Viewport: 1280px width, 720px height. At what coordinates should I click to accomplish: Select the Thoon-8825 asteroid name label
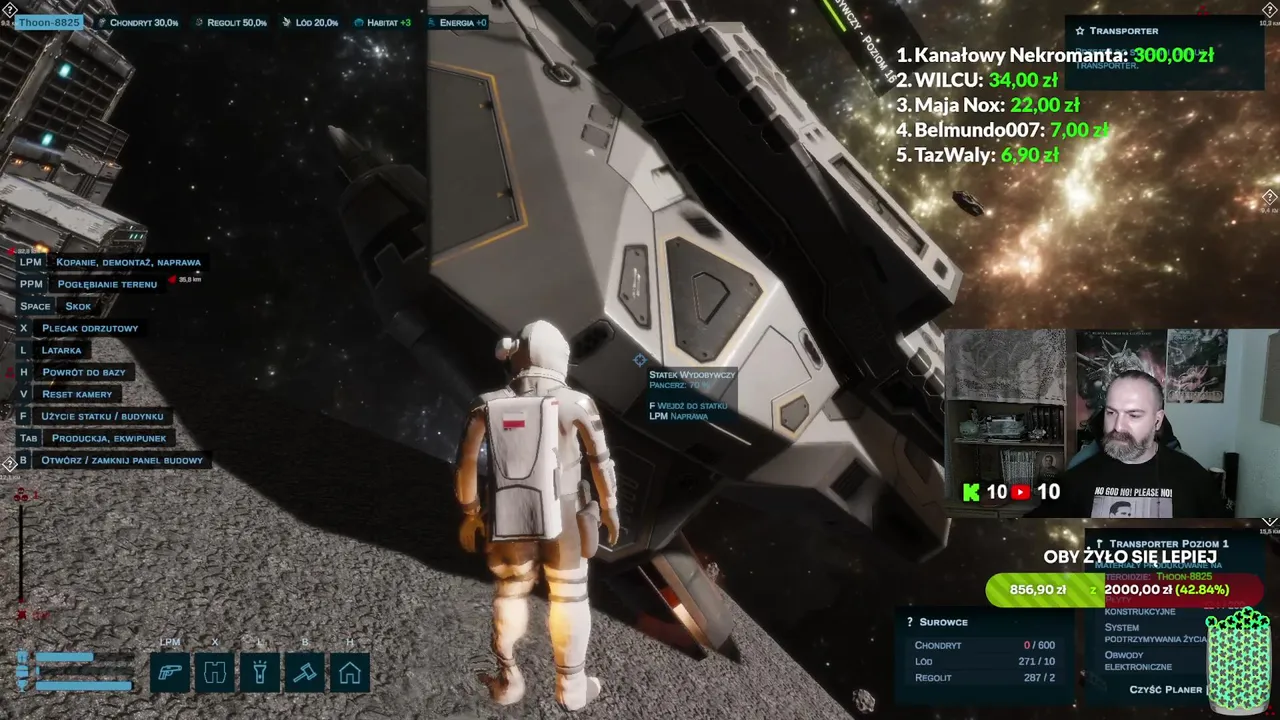coord(47,22)
